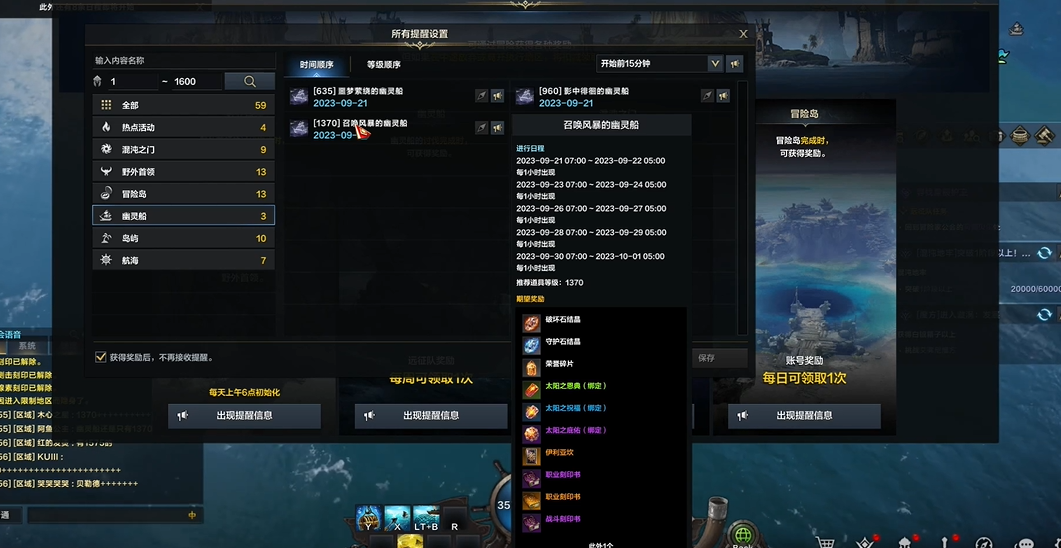Image resolution: width=1061 pixels, height=548 pixels.
Task: Switch to the 时间顺序 tab
Action: pos(317,65)
